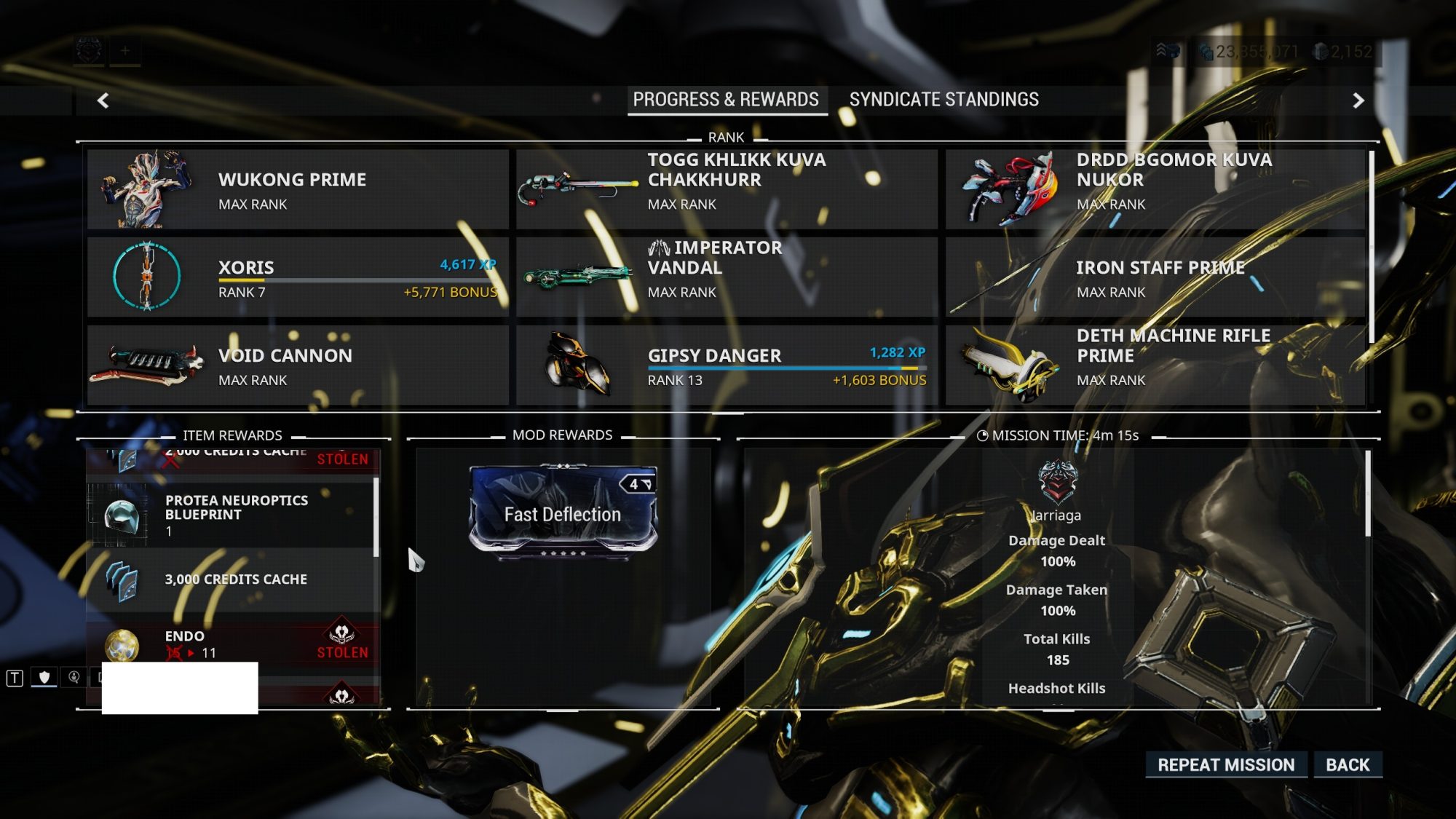Toggle the shield icon in the bottom-left bar
1456x819 pixels.
[44, 677]
